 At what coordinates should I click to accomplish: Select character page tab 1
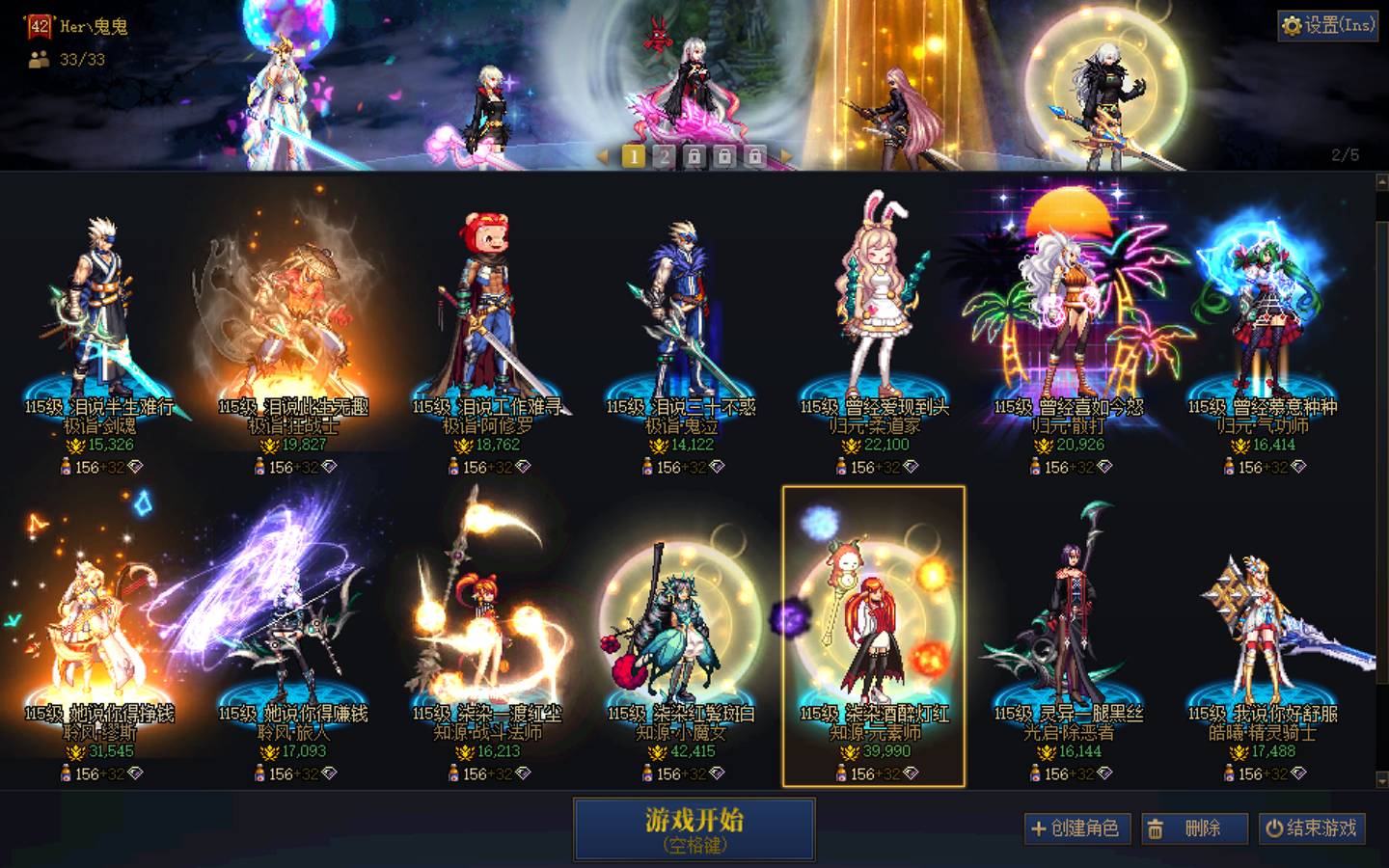(x=634, y=155)
